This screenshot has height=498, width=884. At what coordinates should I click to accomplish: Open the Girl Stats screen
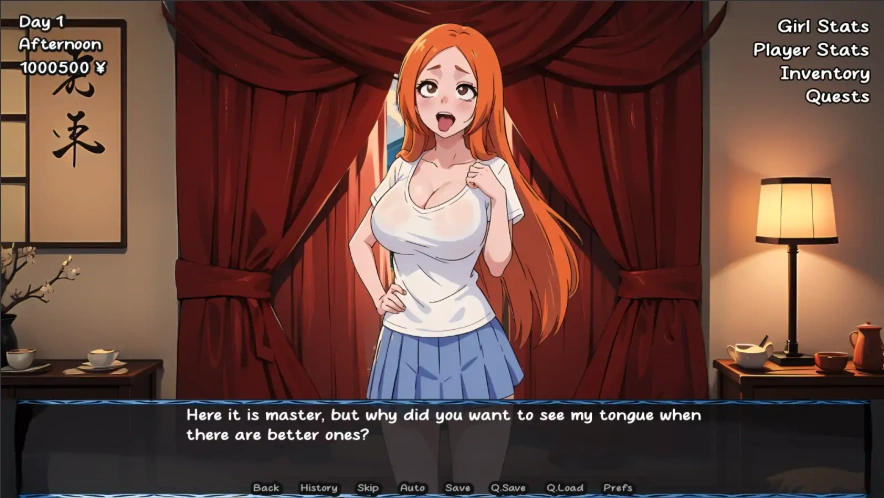point(823,26)
